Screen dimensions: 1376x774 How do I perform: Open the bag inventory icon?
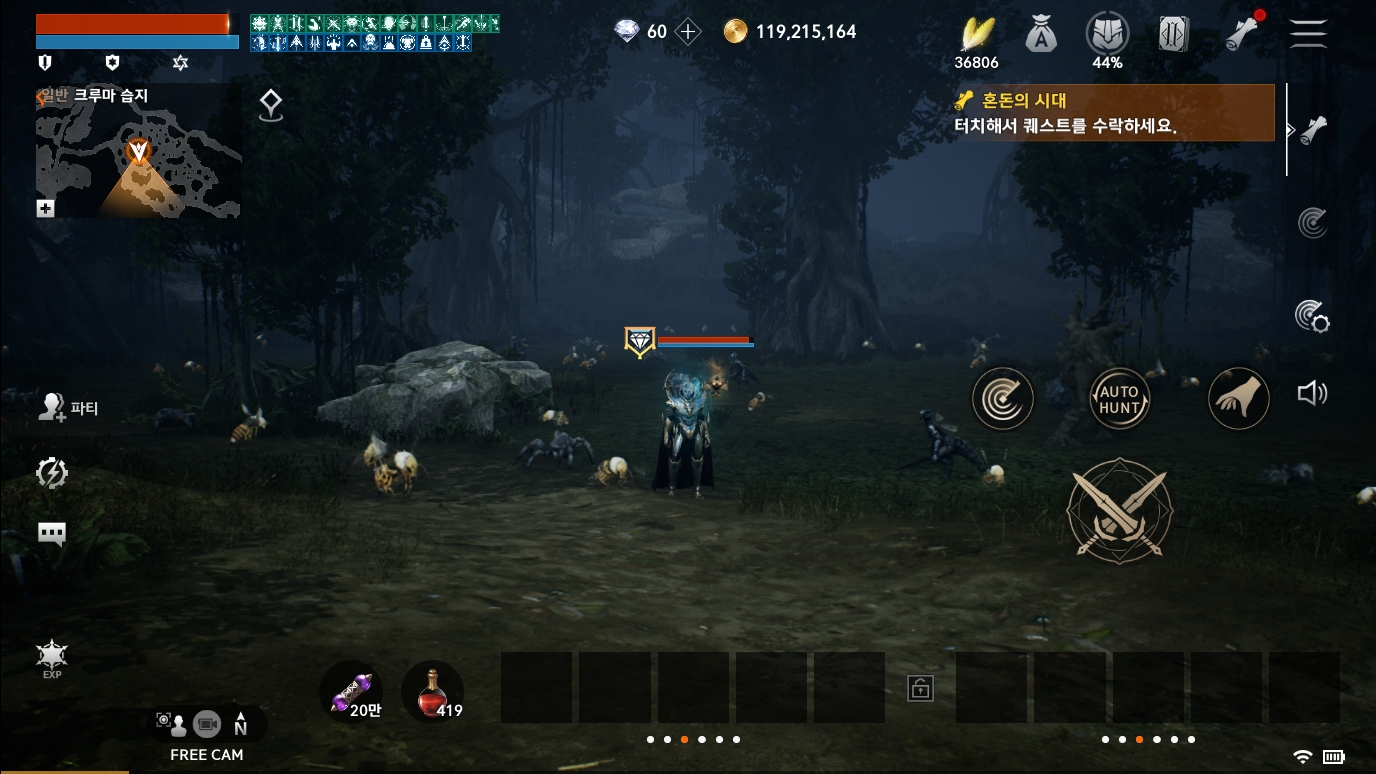click(x=1041, y=35)
